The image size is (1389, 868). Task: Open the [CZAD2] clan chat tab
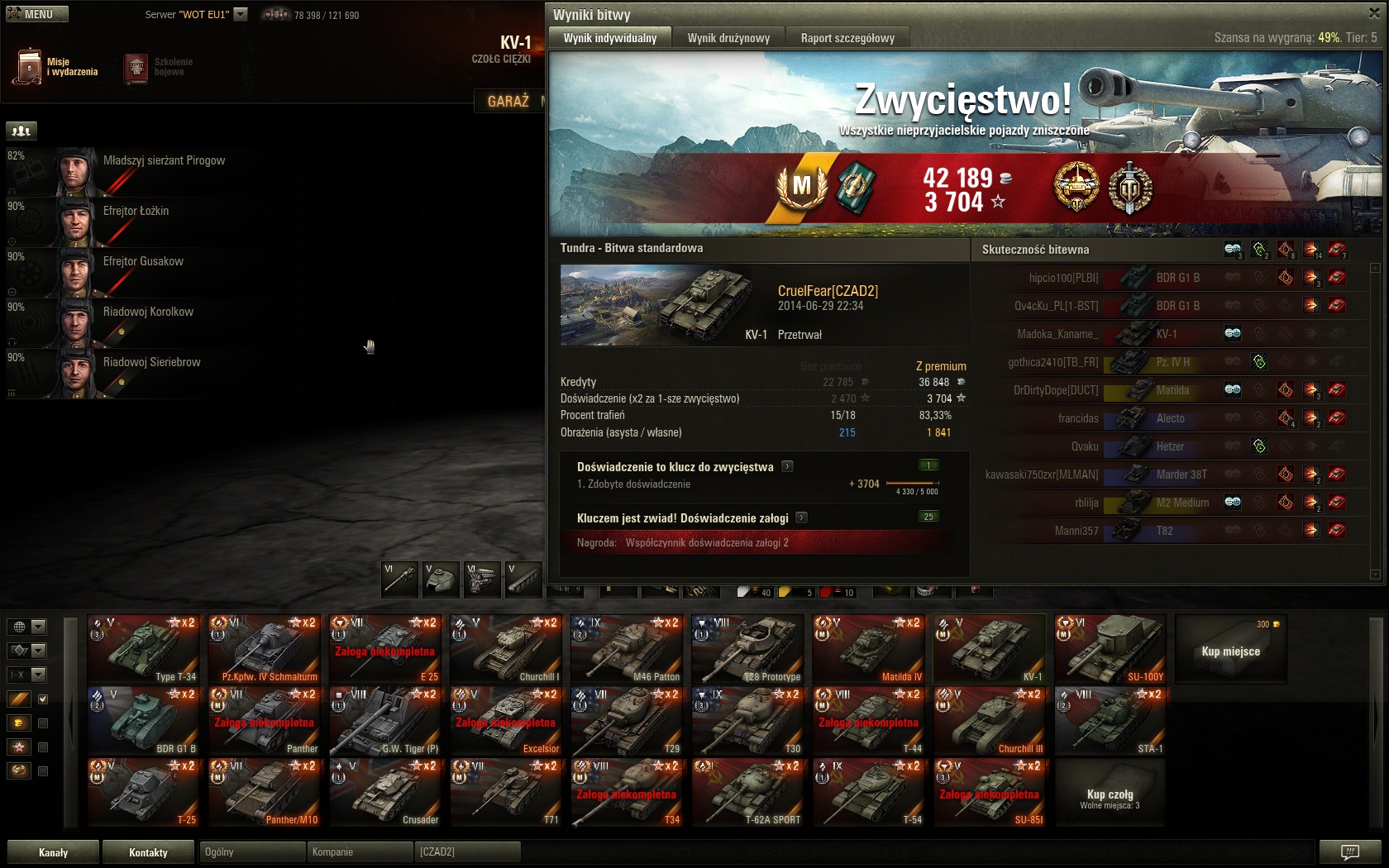(x=467, y=852)
